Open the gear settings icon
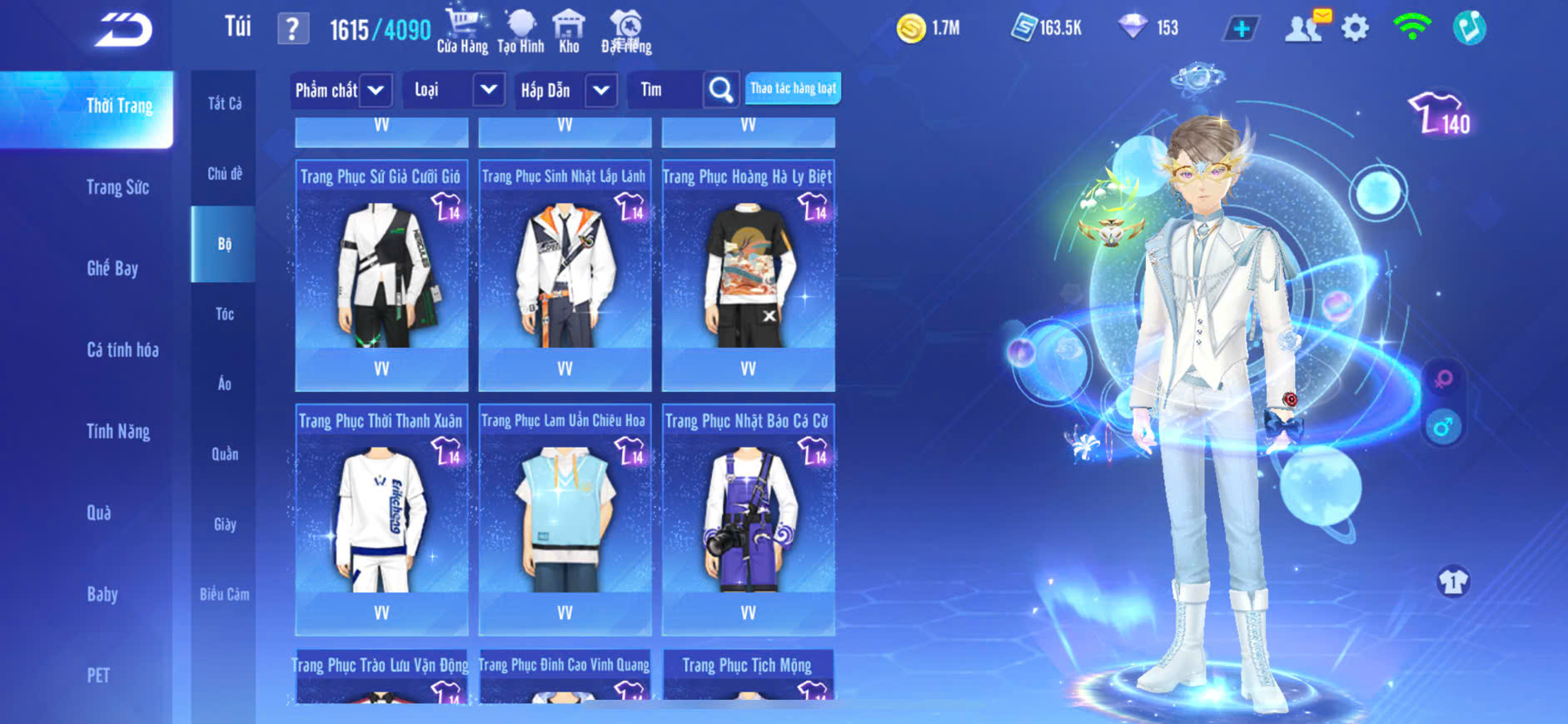The width and height of the screenshot is (1568, 724). click(x=1355, y=28)
